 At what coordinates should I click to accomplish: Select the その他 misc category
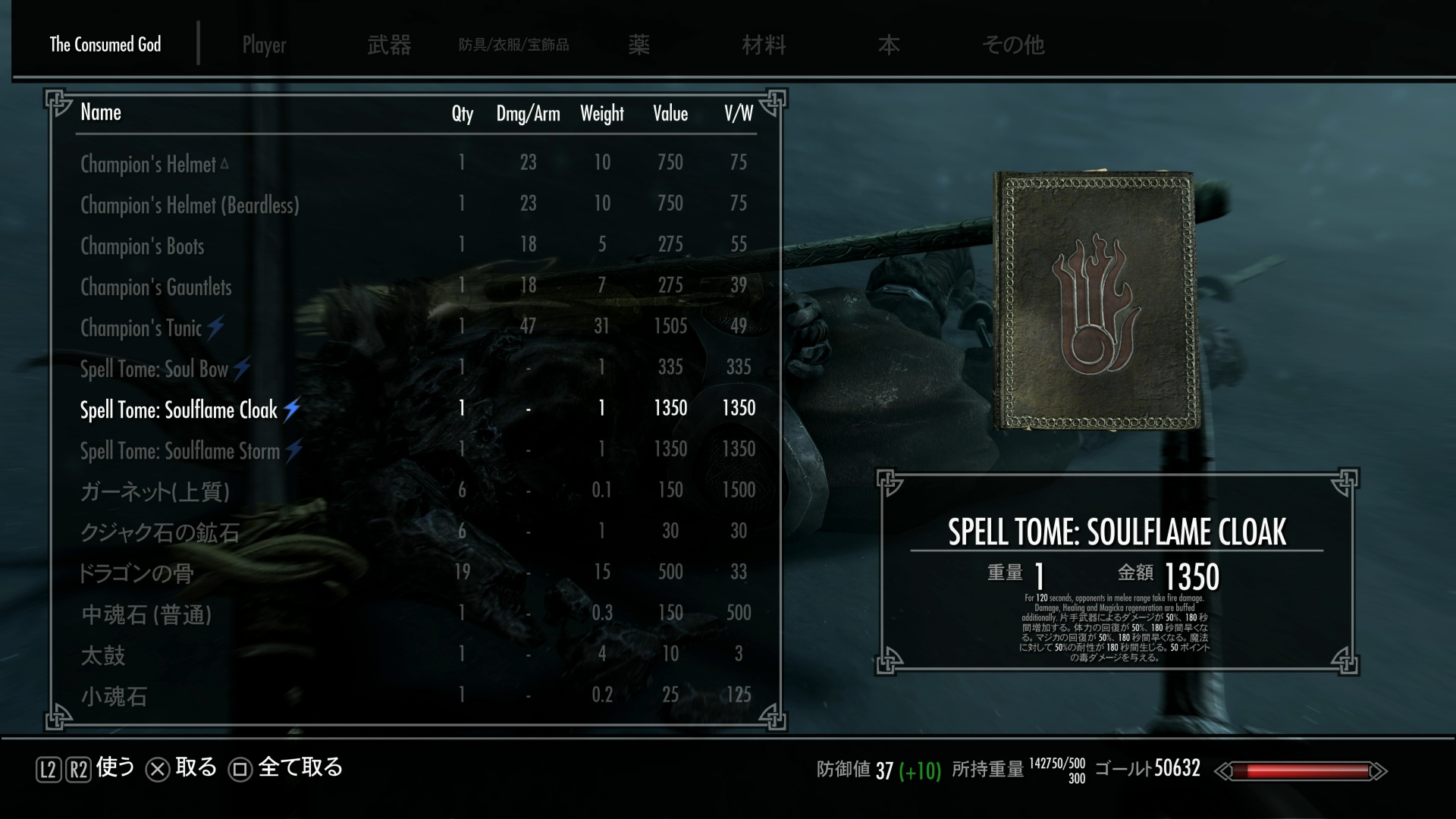[x=1013, y=45]
